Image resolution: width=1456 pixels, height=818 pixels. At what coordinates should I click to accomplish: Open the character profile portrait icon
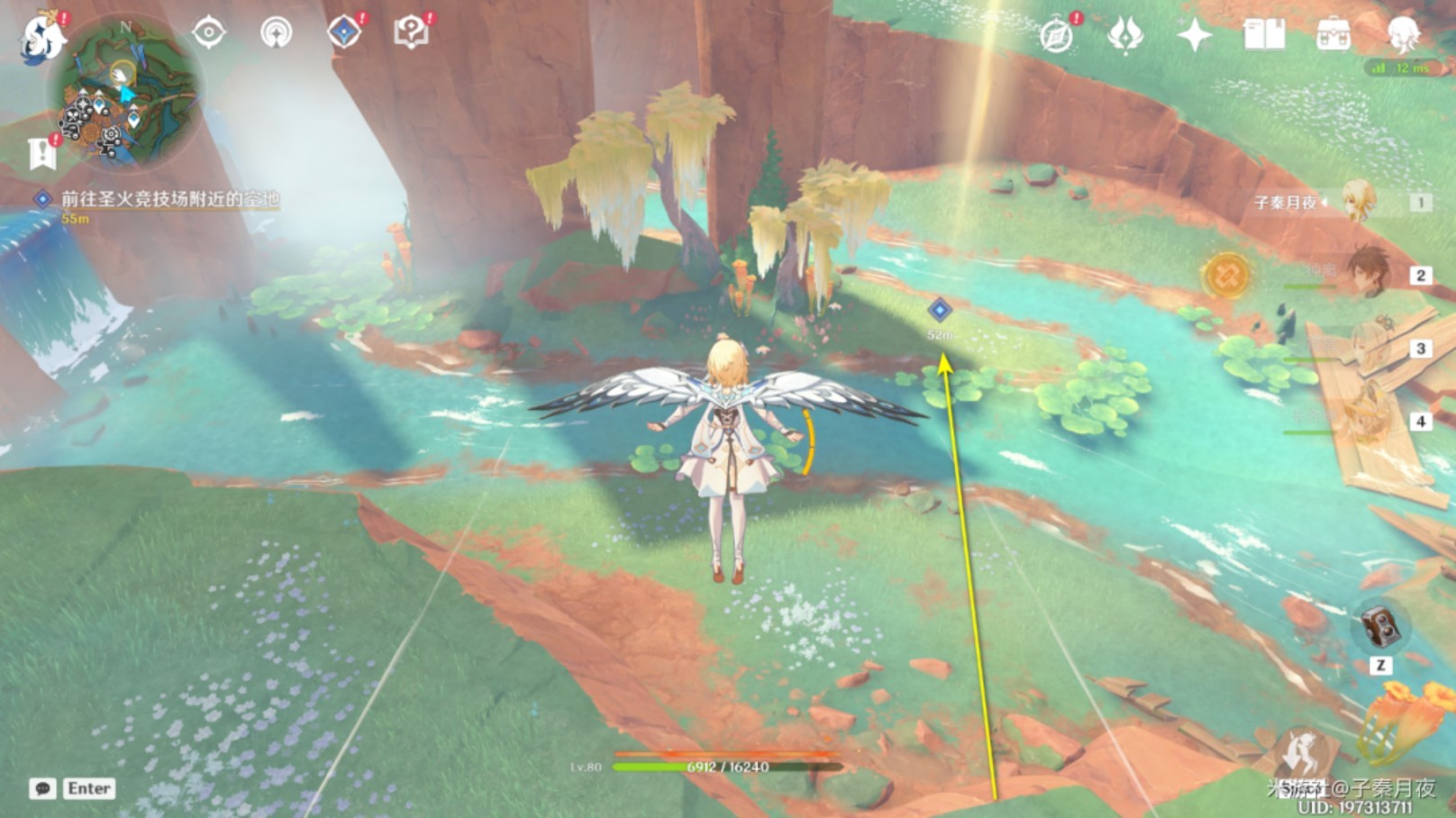coord(1402,35)
